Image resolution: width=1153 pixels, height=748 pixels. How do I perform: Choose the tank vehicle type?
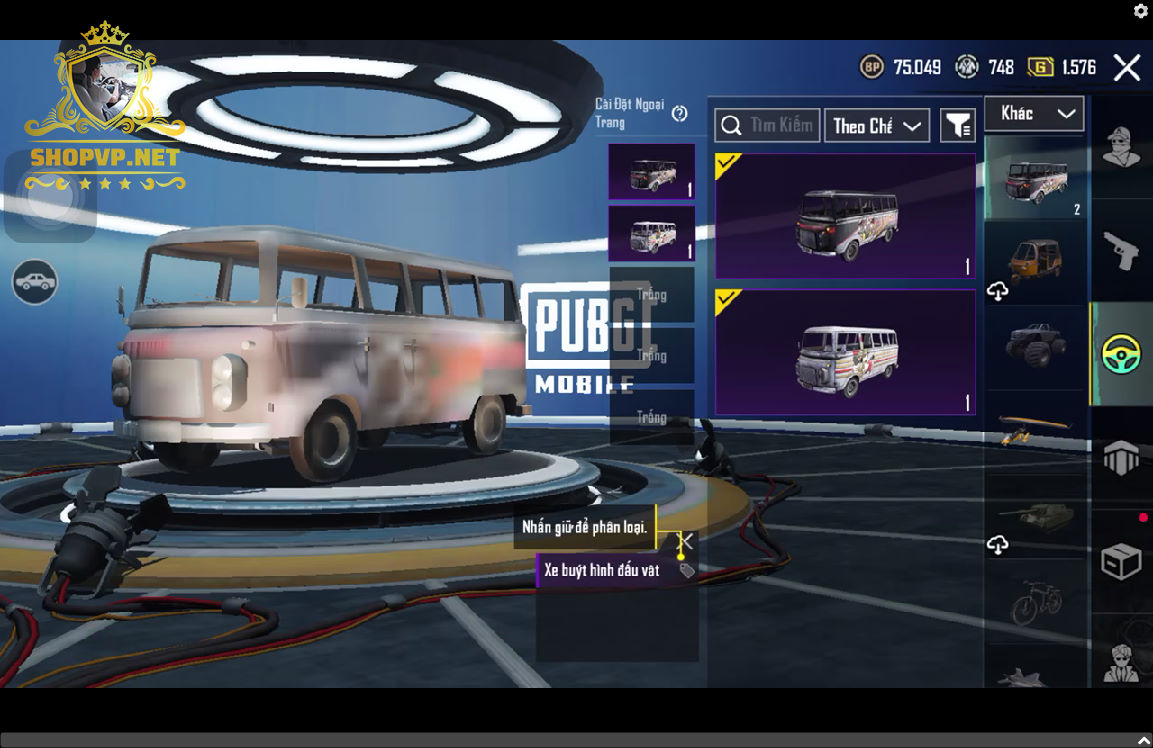click(1035, 517)
